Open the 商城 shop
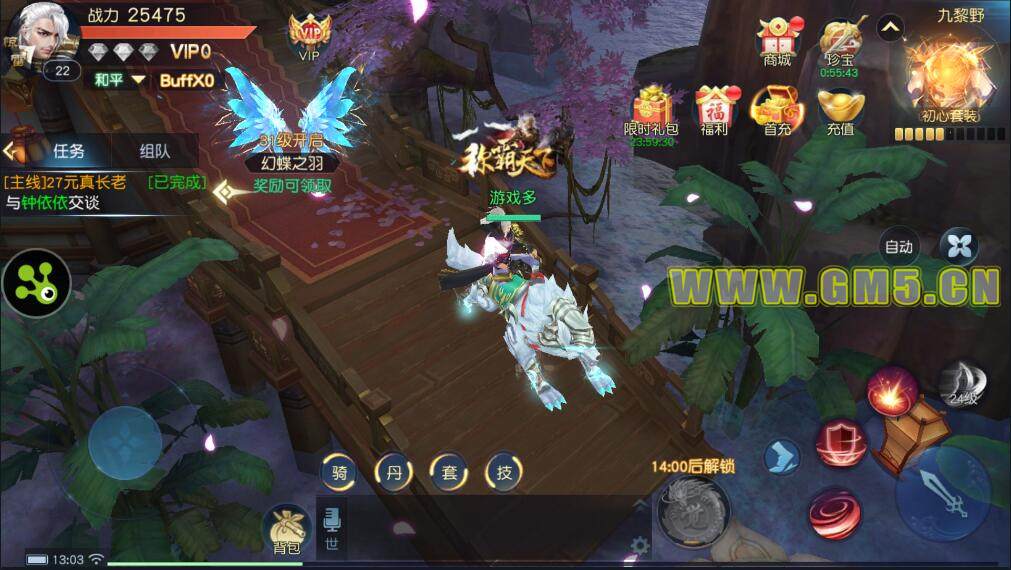The width and height of the screenshot is (1011, 570). (777, 40)
